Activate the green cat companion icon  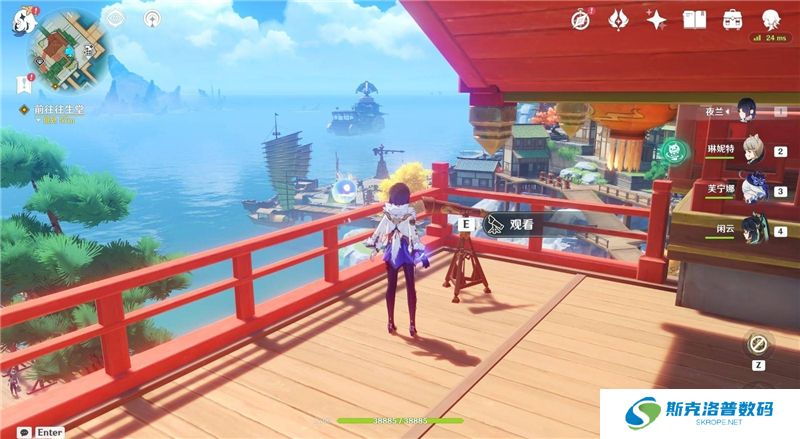pyautogui.click(x=675, y=151)
